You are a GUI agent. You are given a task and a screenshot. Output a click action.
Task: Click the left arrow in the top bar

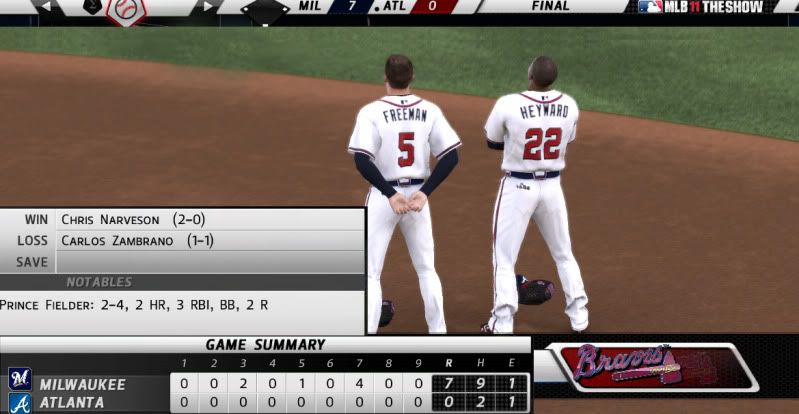[44, 6]
